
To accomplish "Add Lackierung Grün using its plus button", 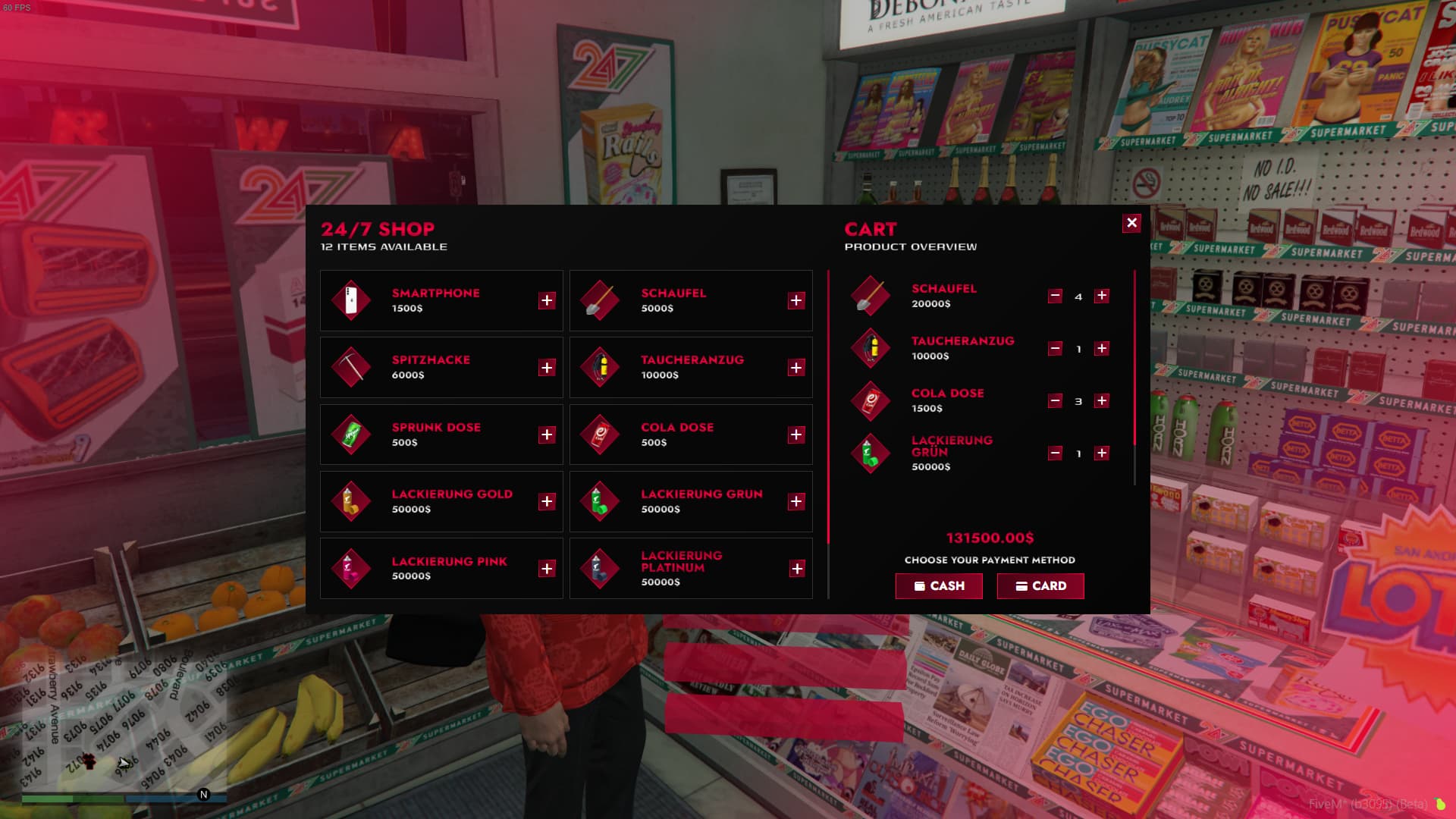I will click(x=796, y=501).
